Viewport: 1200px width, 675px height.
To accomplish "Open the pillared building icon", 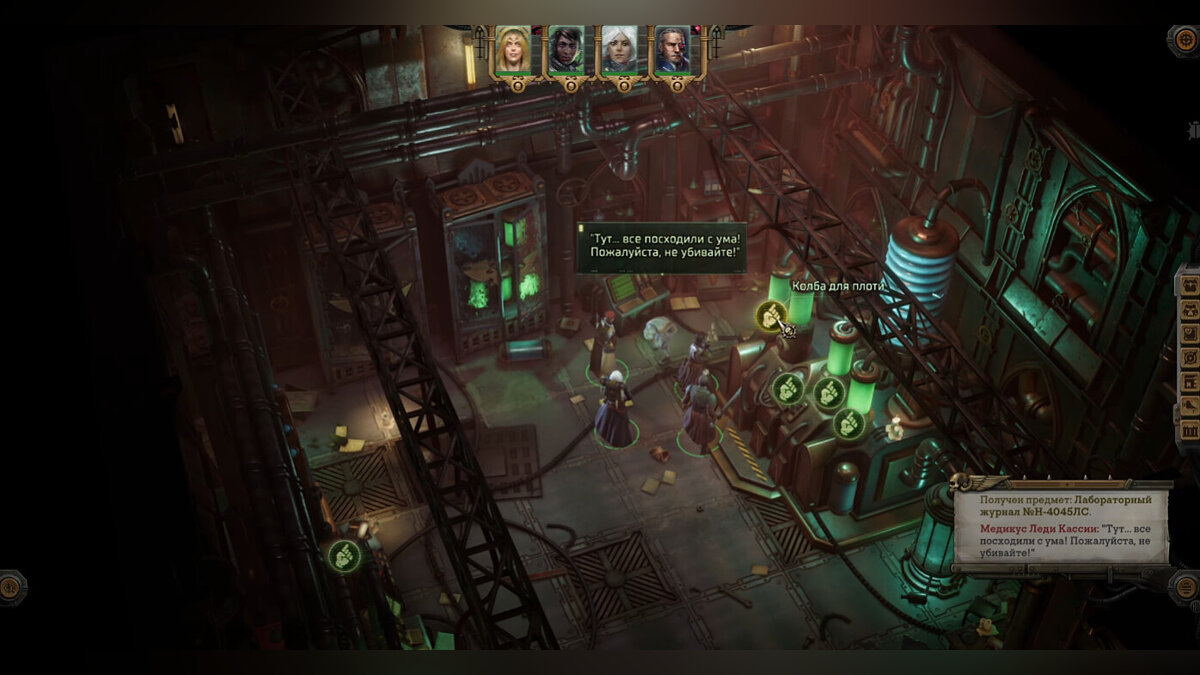I will pos(1190,430).
